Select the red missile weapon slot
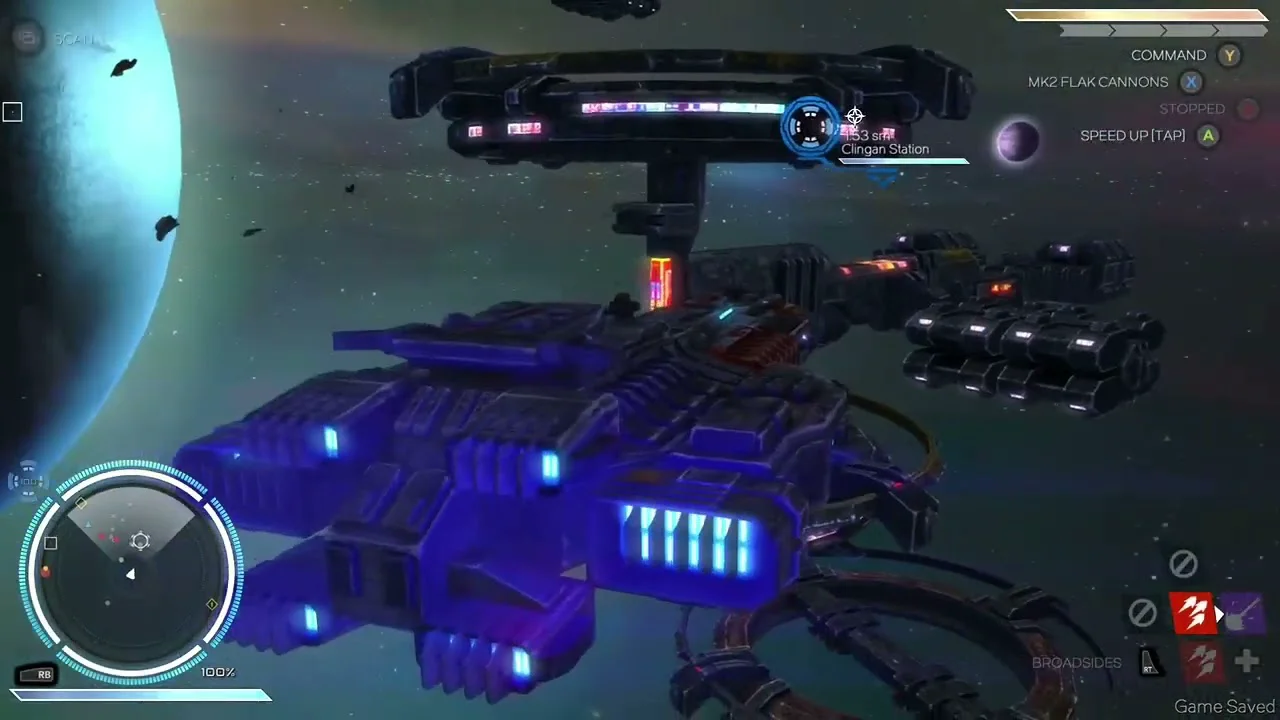This screenshot has height=720, width=1280. (1191, 613)
